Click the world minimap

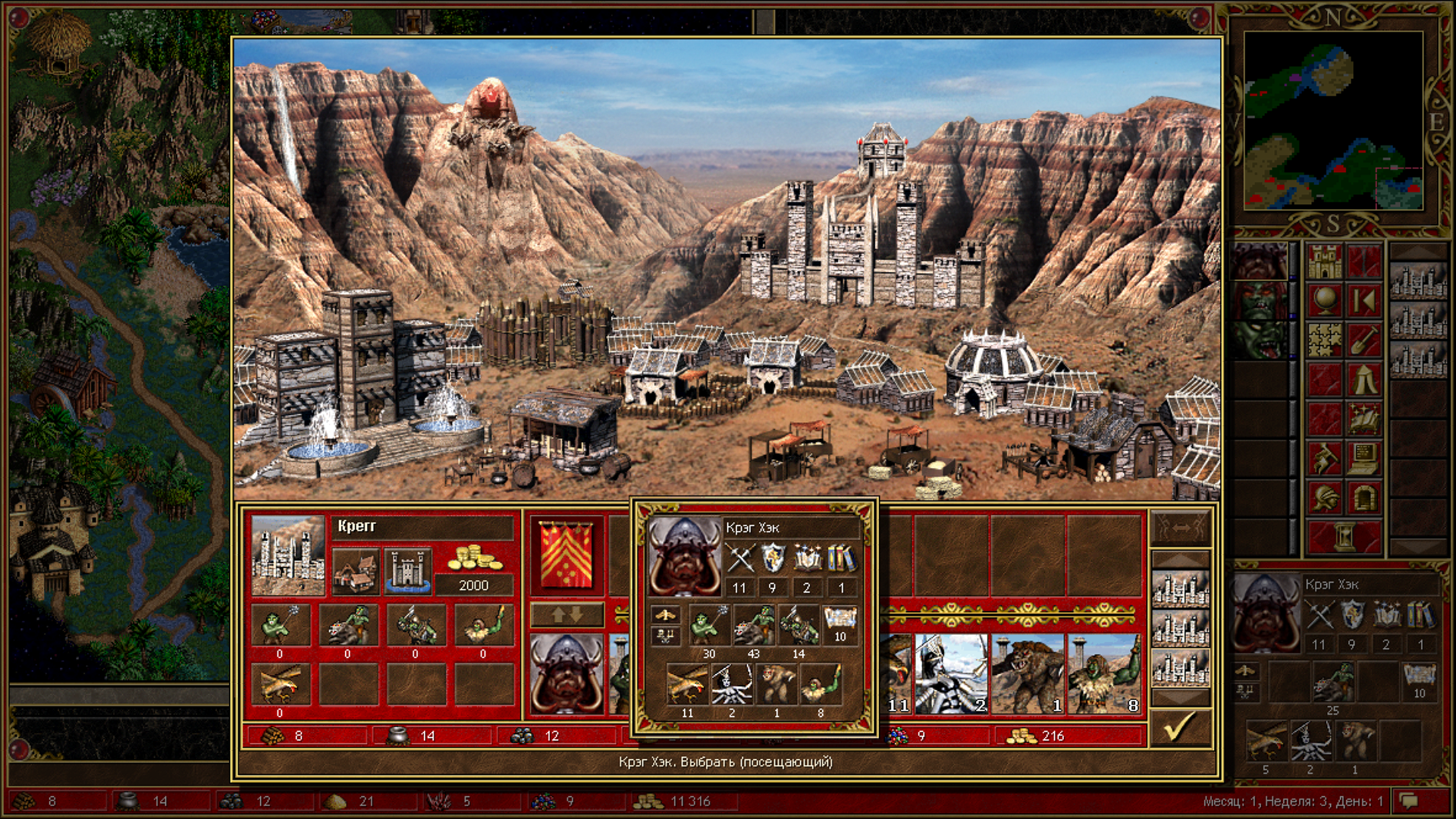point(1333,121)
